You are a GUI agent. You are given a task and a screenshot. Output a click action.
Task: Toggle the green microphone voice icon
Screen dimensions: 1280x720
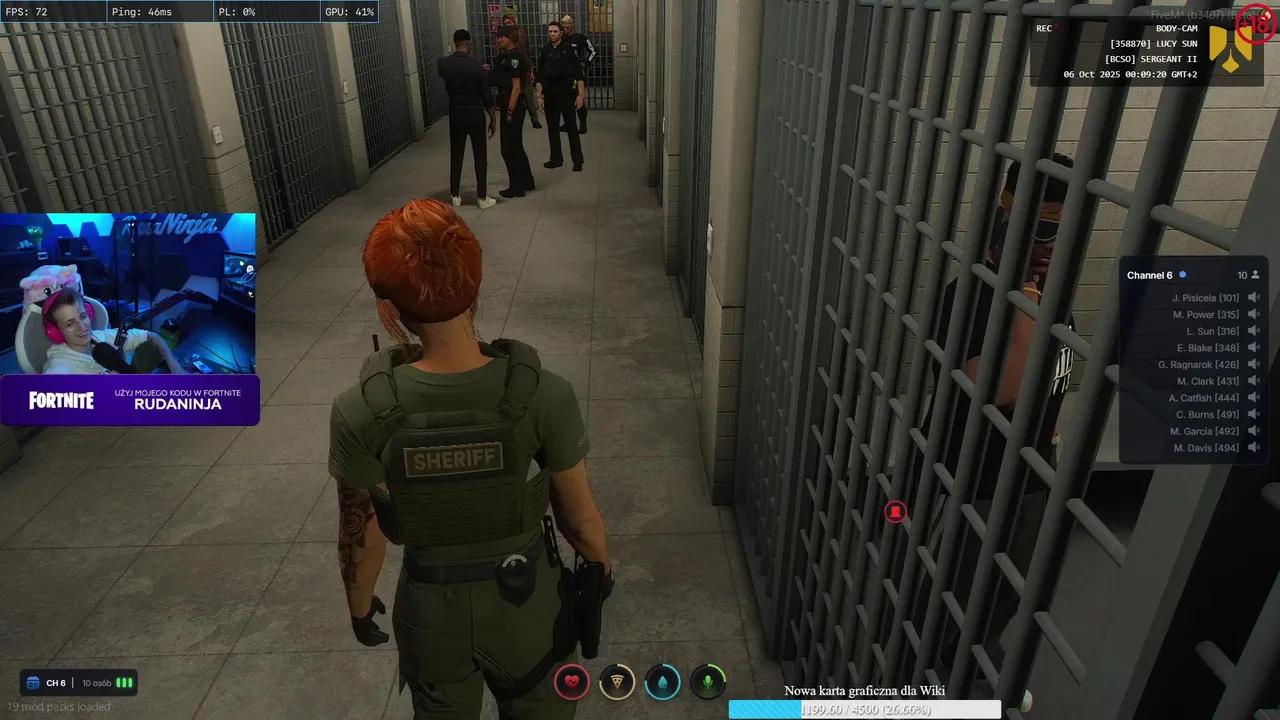point(708,682)
